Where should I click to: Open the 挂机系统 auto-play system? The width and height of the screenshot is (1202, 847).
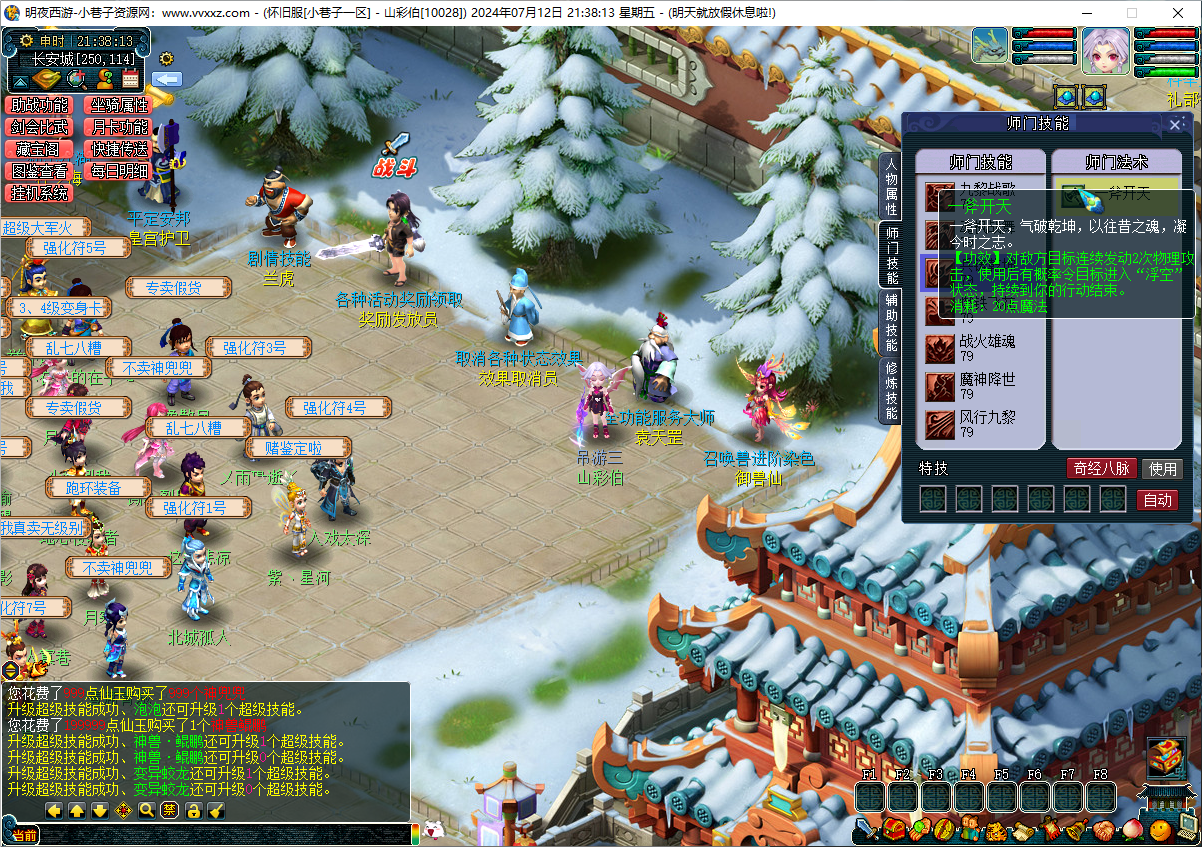(40, 193)
